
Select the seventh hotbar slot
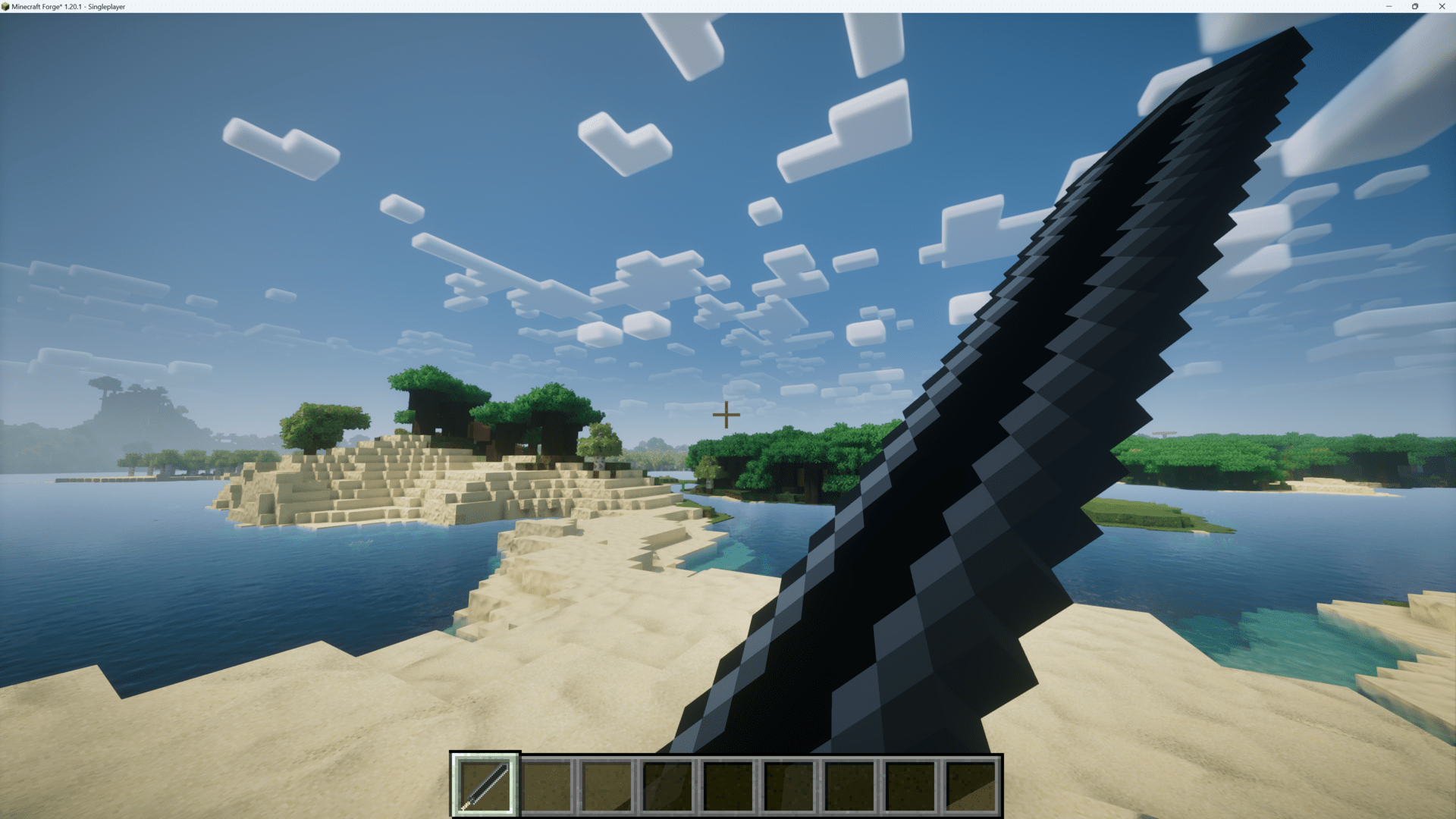point(850,785)
